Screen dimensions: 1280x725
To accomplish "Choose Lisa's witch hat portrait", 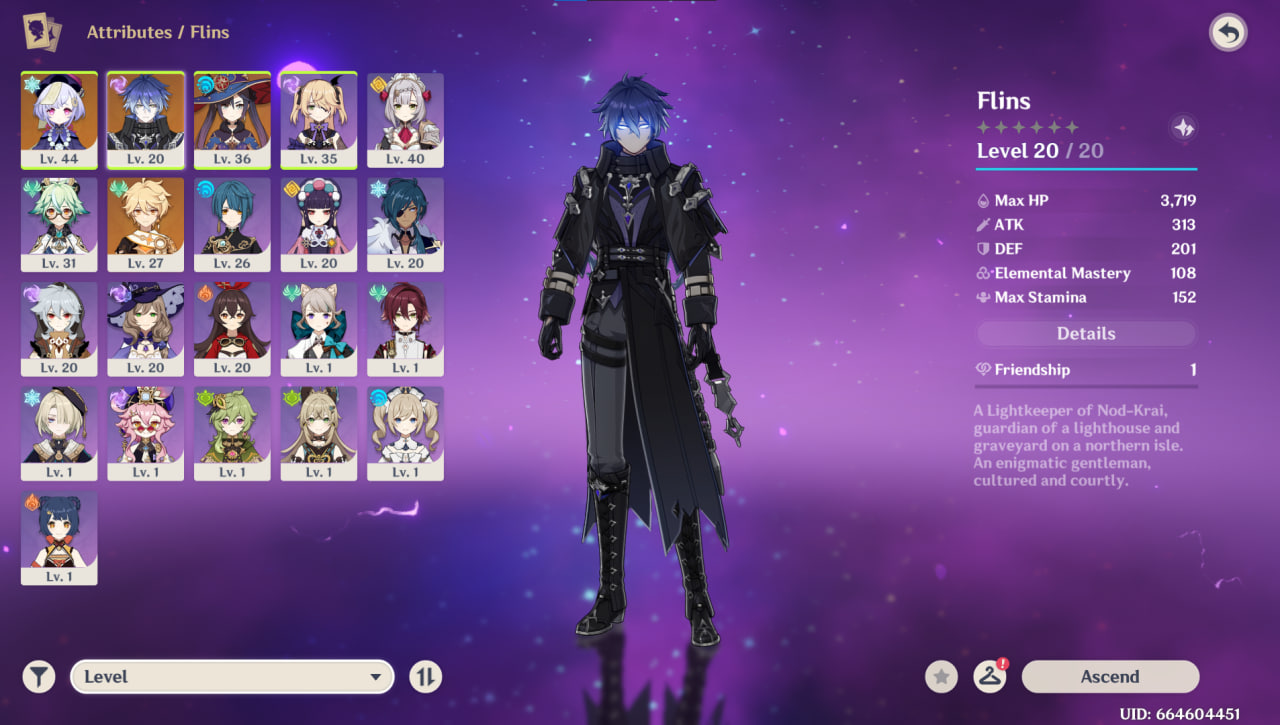I will point(146,329).
